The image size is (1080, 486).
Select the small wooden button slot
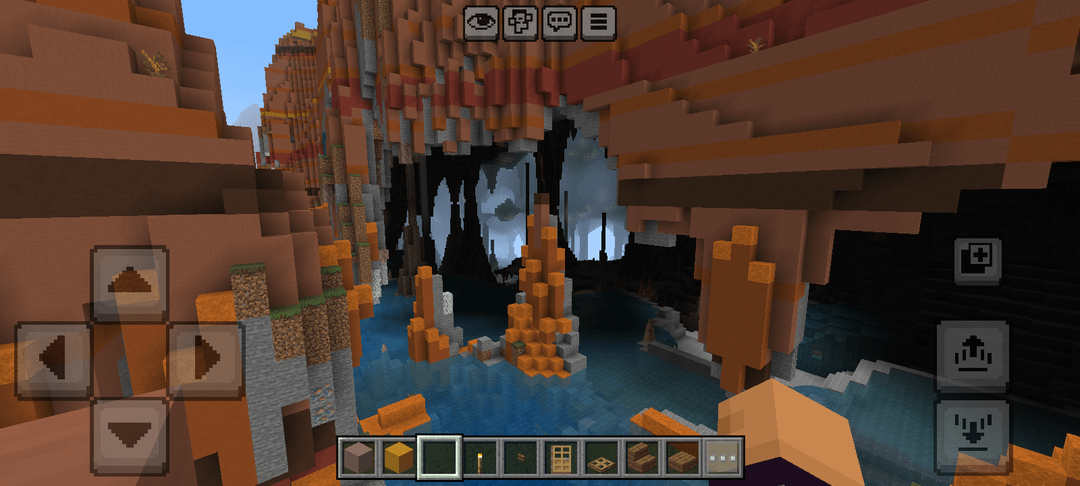click(521, 457)
